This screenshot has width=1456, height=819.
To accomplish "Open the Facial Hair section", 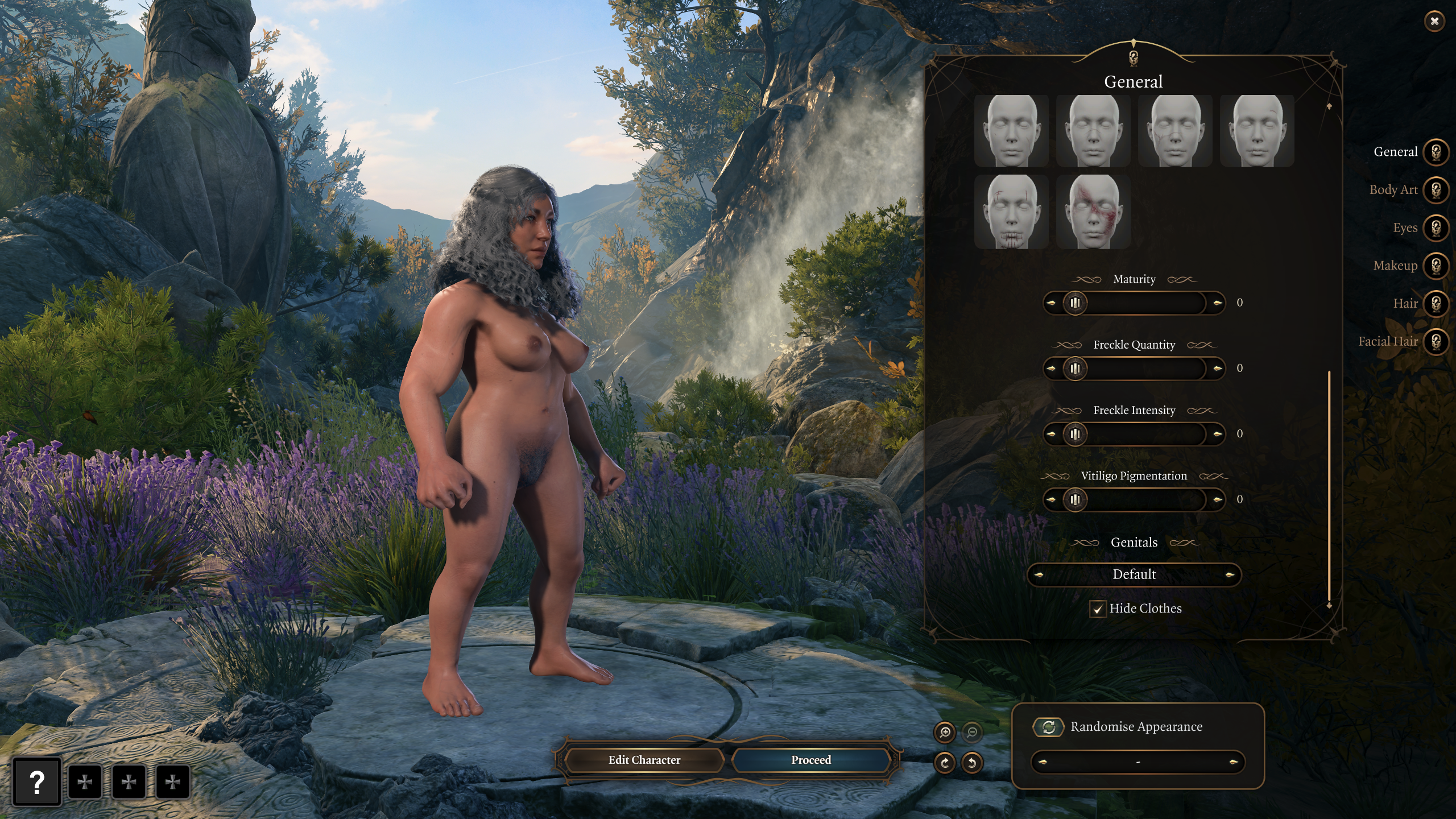I will click(1436, 342).
